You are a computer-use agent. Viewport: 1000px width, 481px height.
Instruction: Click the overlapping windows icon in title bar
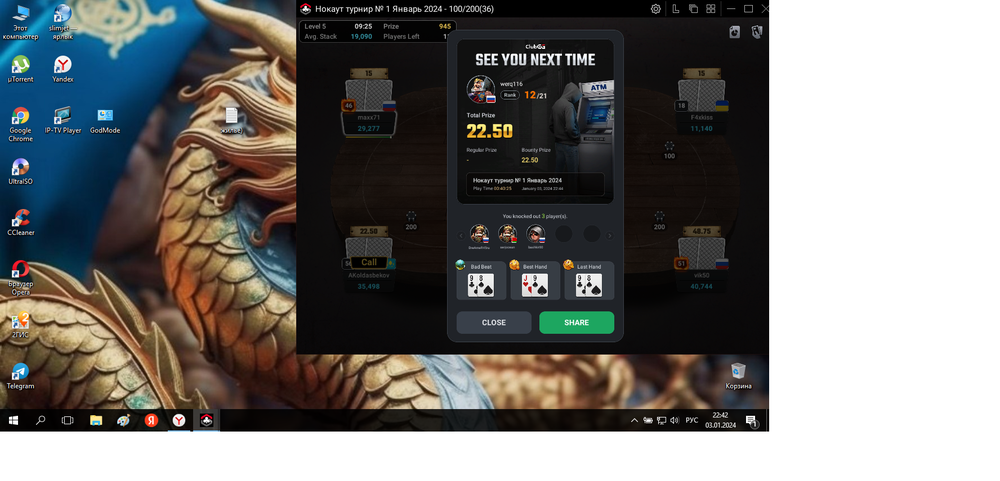[x=693, y=9]
